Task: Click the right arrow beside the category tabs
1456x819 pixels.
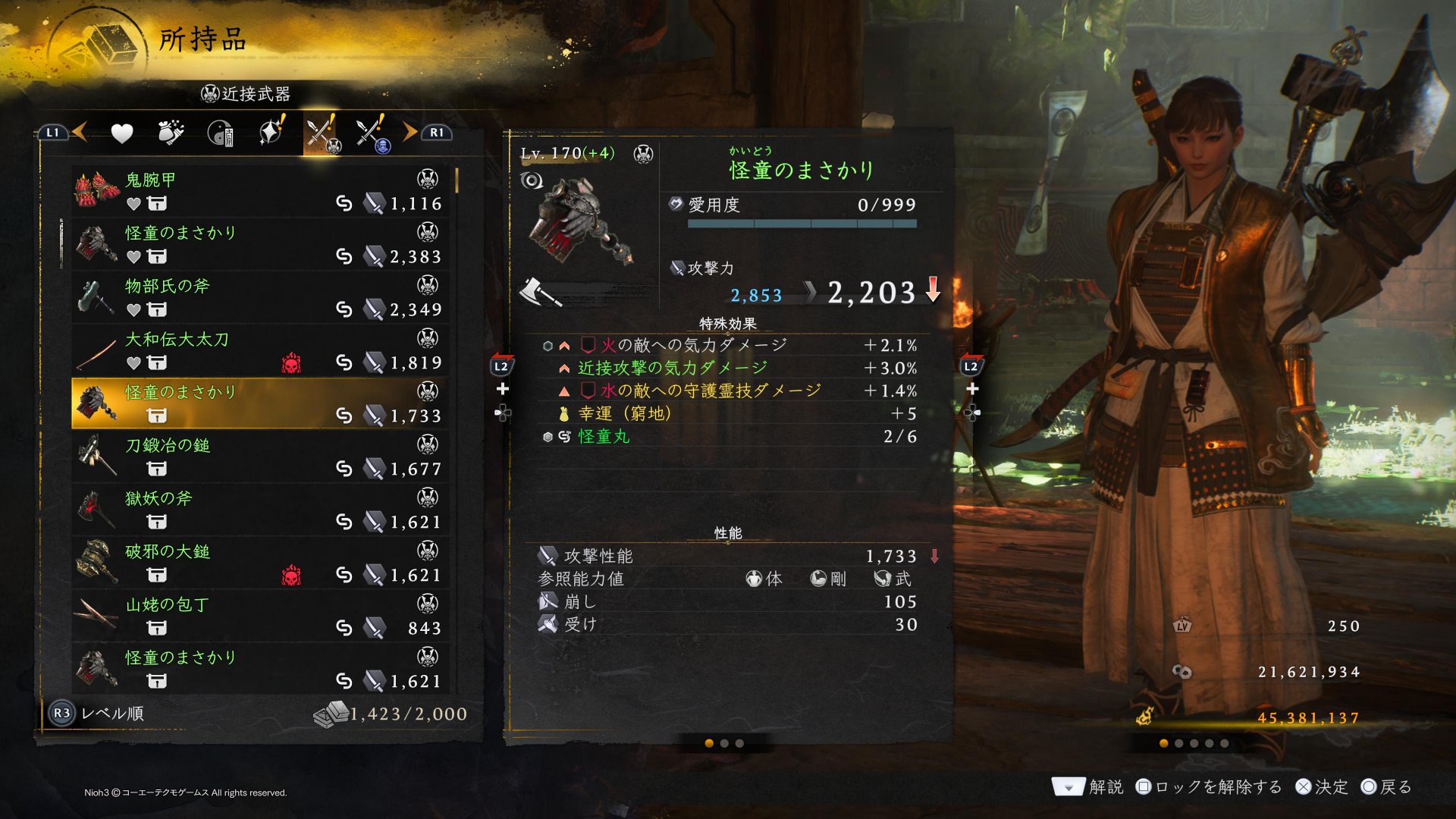Action: (x=410, y=133)
